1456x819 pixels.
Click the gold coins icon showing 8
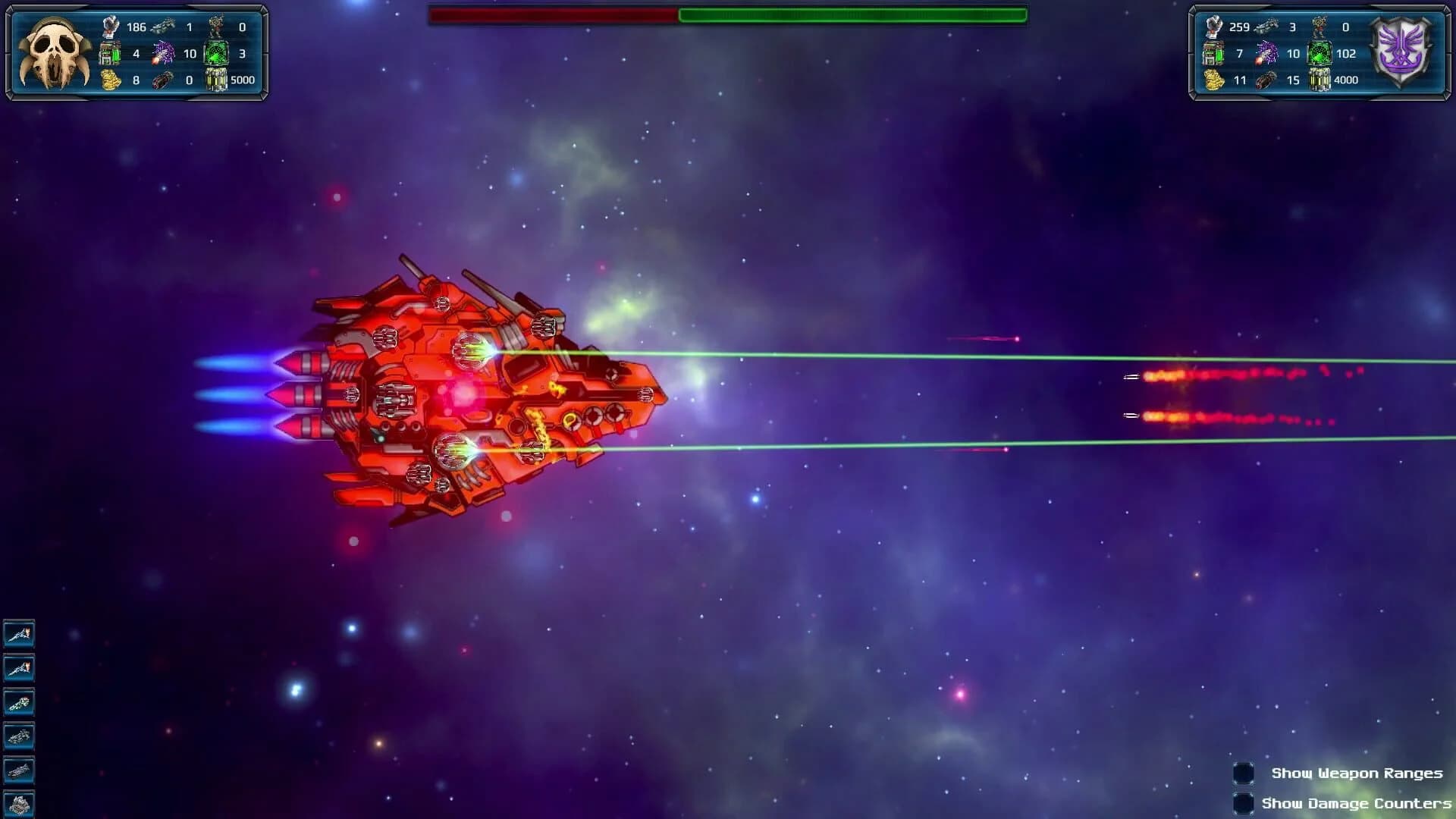coord(112,80)
